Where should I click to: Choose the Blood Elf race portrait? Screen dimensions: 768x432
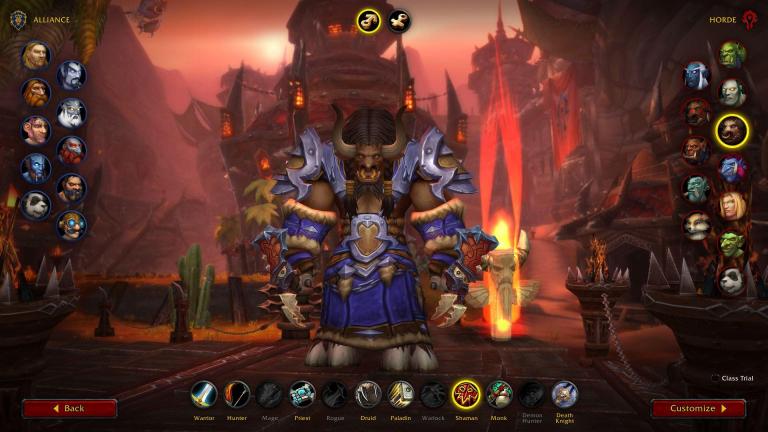coord(733,206)
